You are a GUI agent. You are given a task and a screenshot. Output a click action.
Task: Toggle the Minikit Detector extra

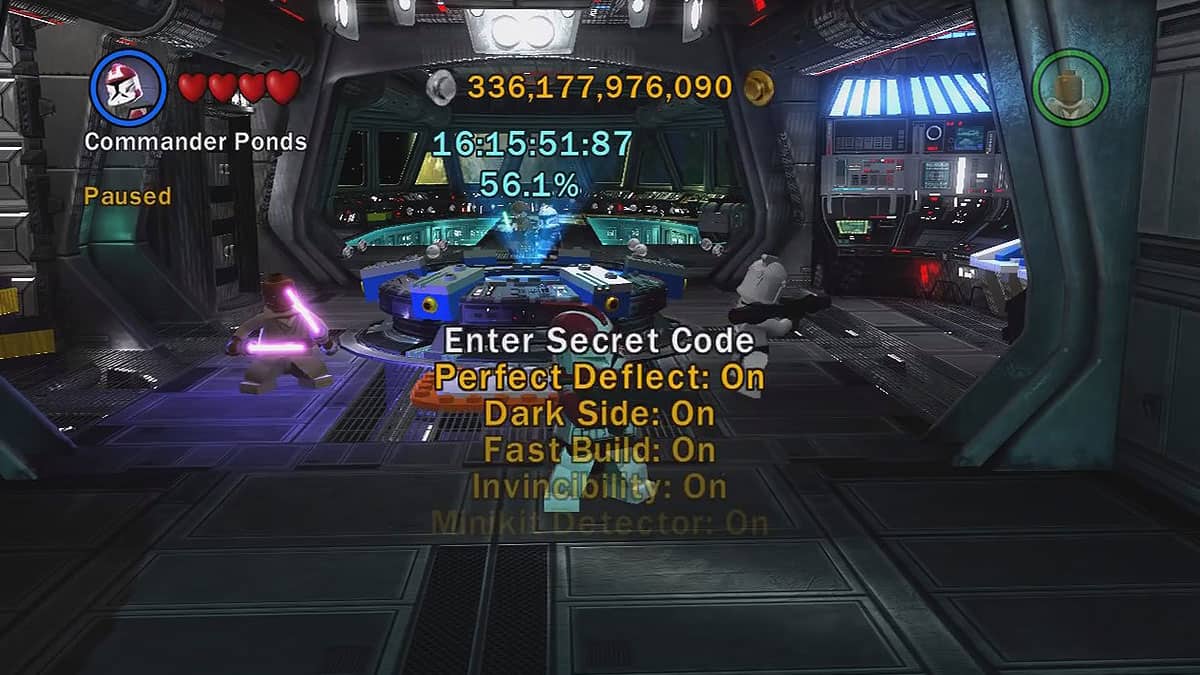[599, 522]
